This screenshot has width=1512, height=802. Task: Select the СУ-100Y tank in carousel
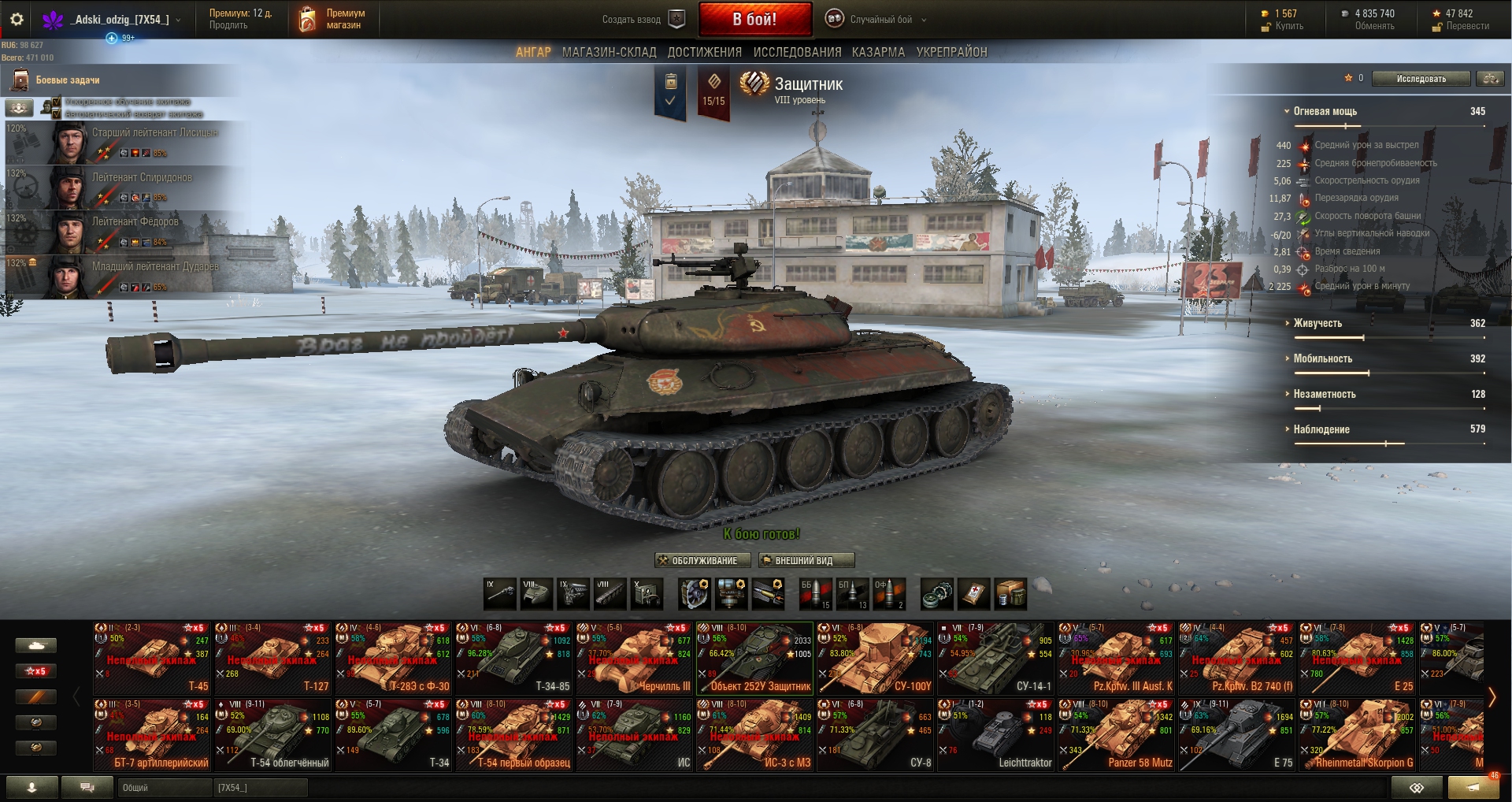pyautogui.click(x=875, y=658)
